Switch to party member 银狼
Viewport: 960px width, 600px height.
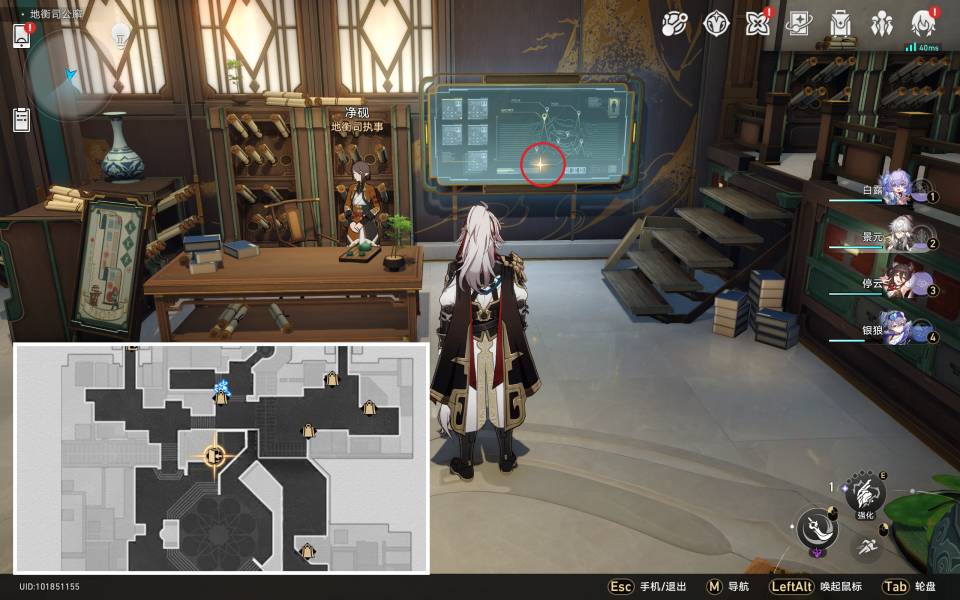pos(901,329)
